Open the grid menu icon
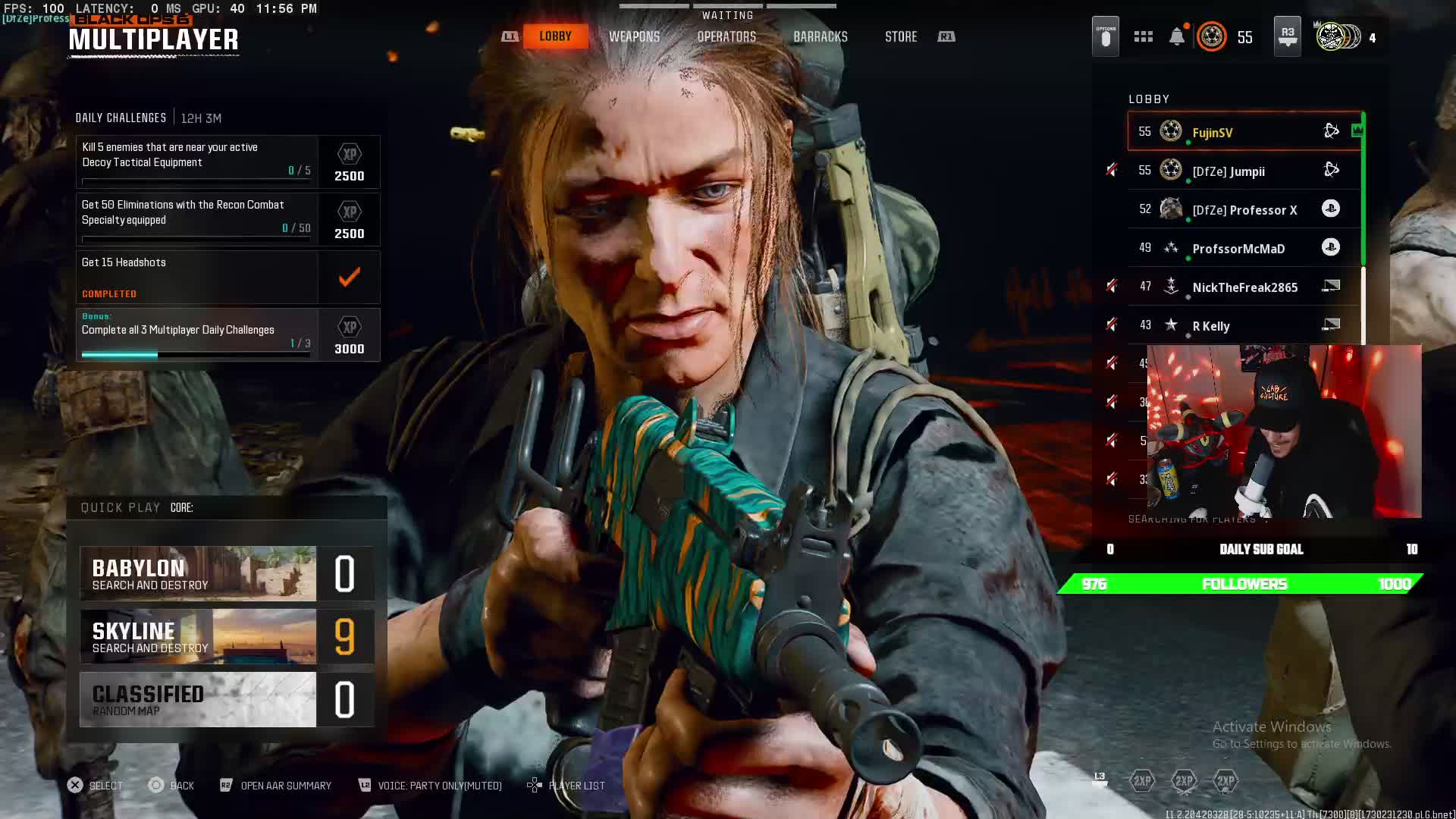The height and width of the screenshot is (819, 1456). tap(1144, 36)
